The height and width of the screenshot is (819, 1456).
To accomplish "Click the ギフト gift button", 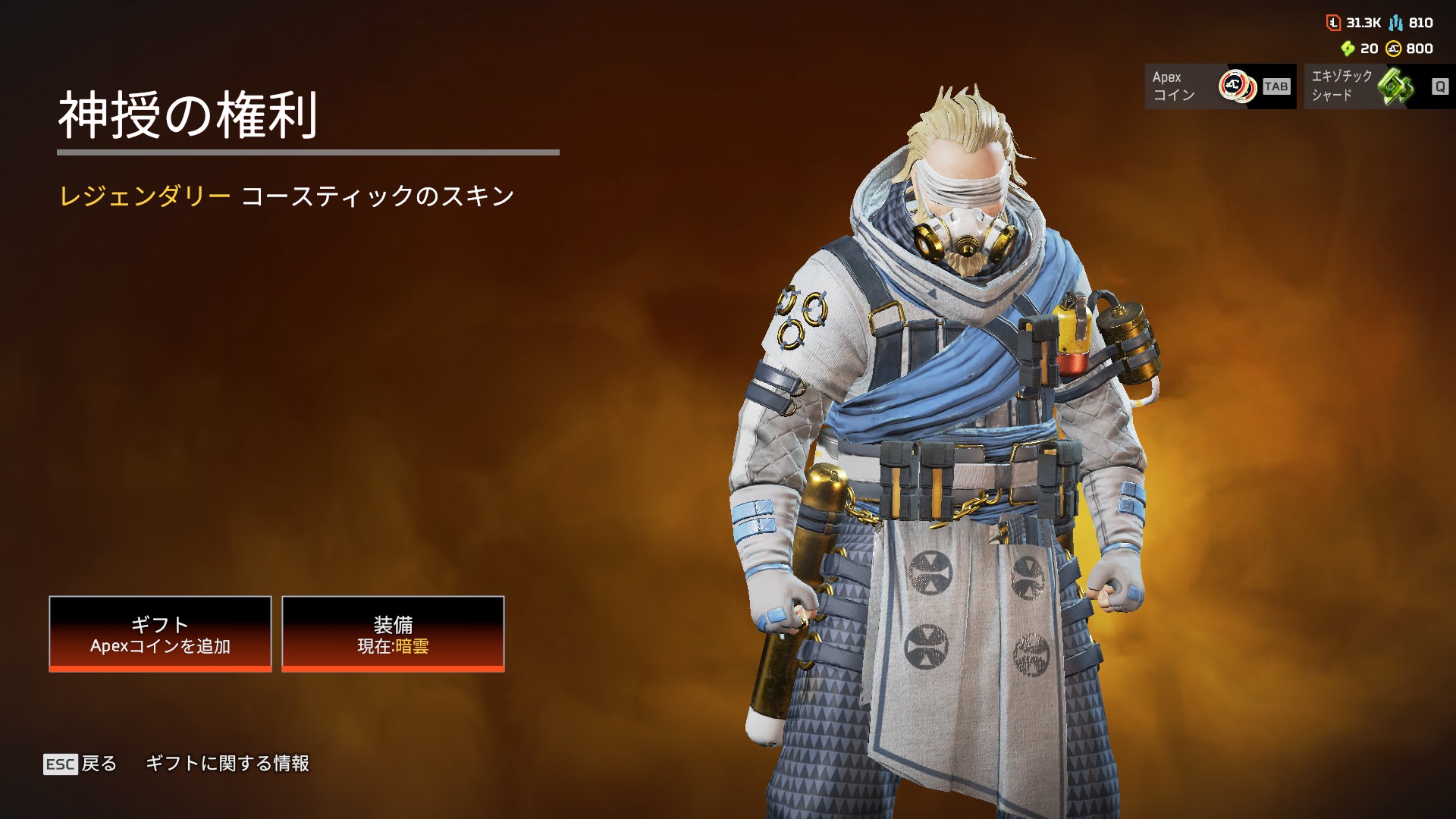I will (x=160, y=634).
